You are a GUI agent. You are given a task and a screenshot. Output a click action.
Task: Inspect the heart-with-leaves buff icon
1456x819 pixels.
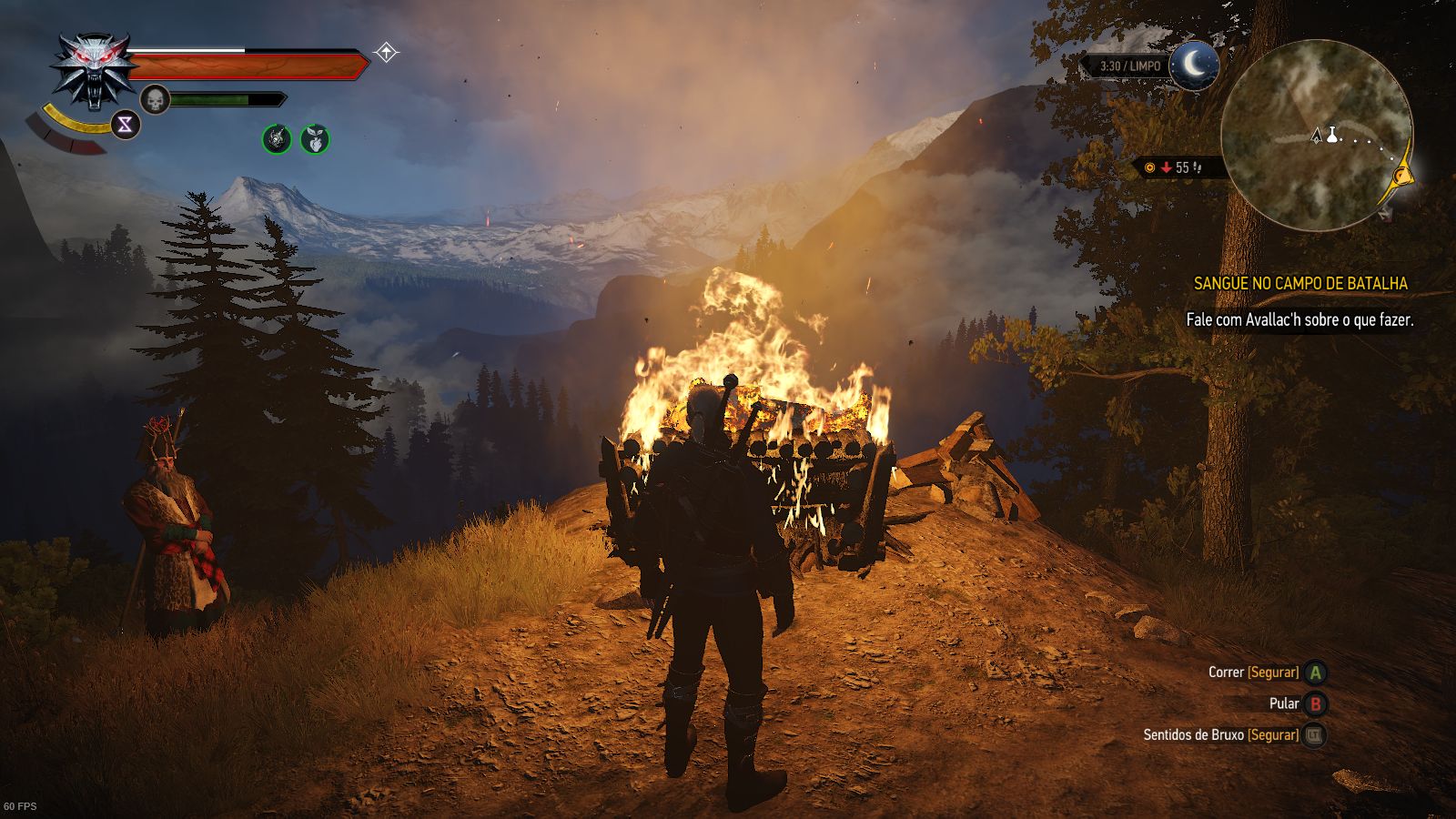tap(315, 139)
